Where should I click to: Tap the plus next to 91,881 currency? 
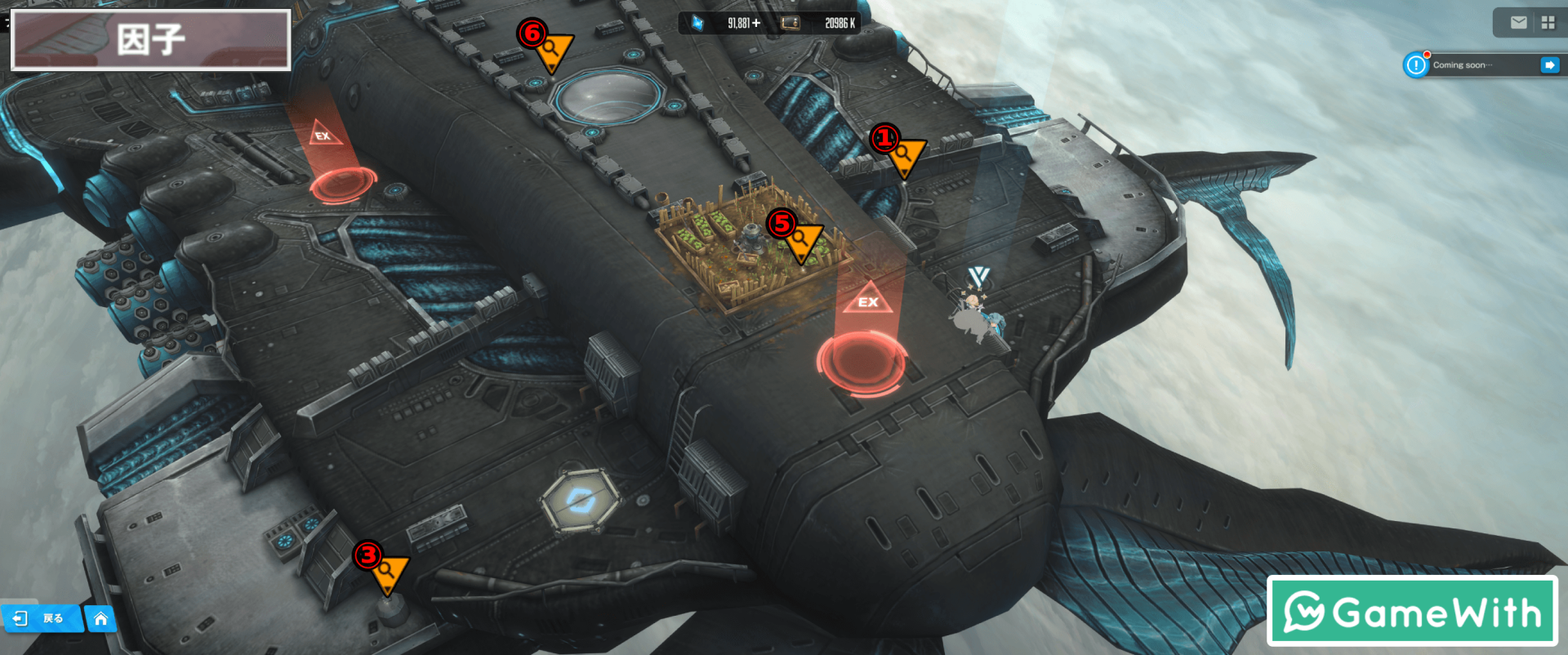tap(756, 23)
